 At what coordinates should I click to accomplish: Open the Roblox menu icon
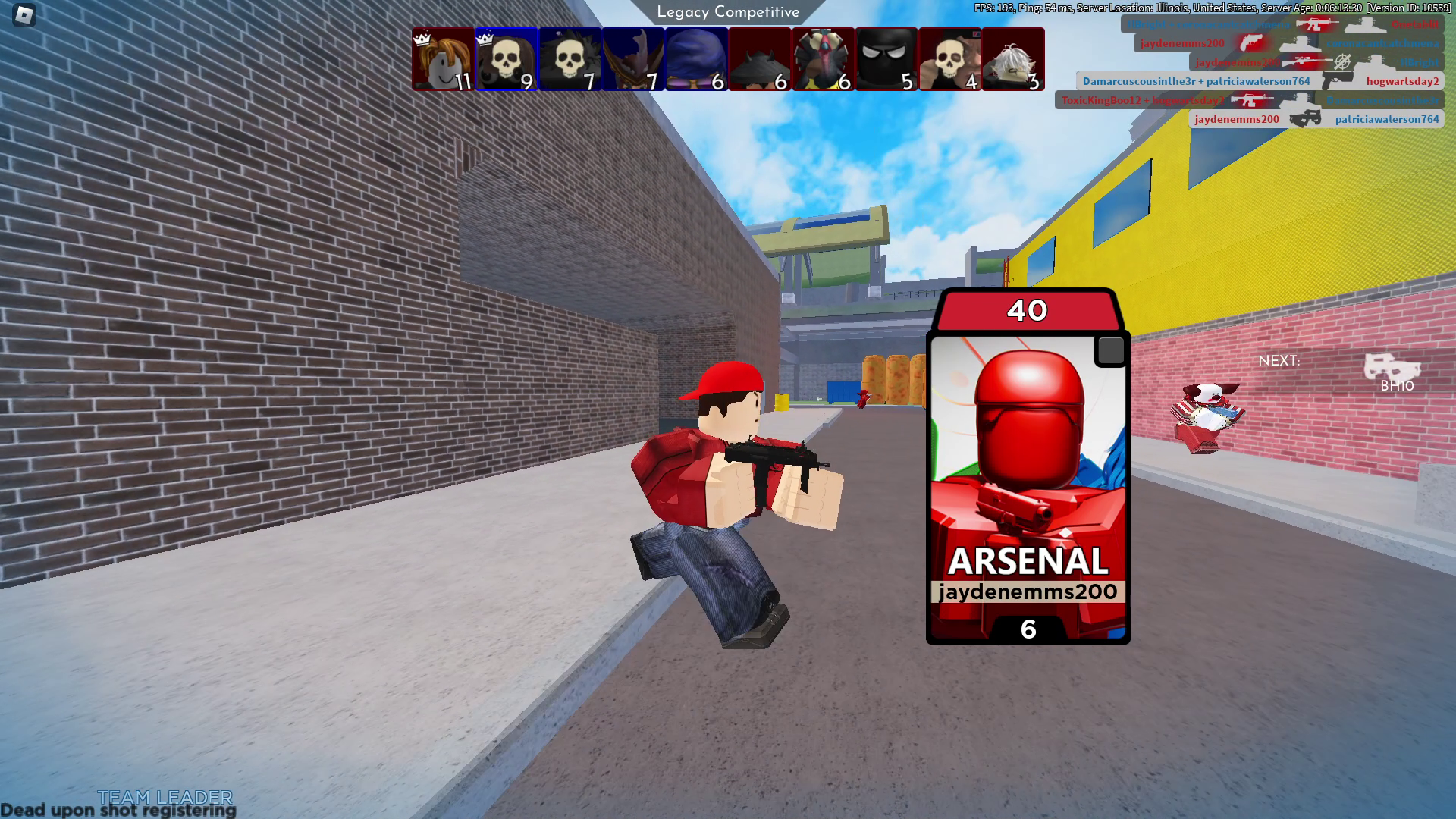coord(24,15)
